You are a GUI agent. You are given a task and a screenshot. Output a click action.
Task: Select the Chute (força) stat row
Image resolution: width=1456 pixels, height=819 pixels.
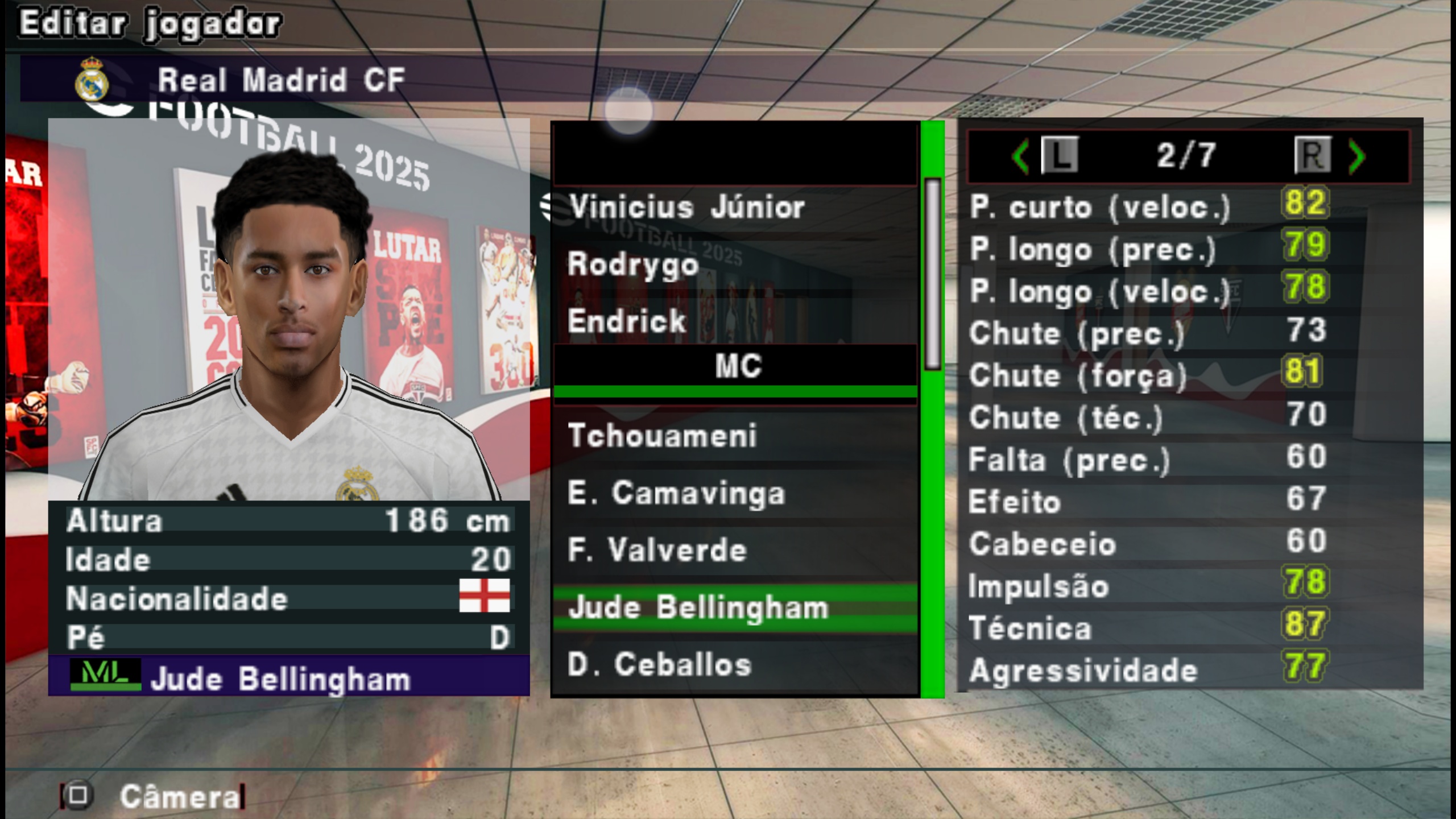coord(1149,375)
